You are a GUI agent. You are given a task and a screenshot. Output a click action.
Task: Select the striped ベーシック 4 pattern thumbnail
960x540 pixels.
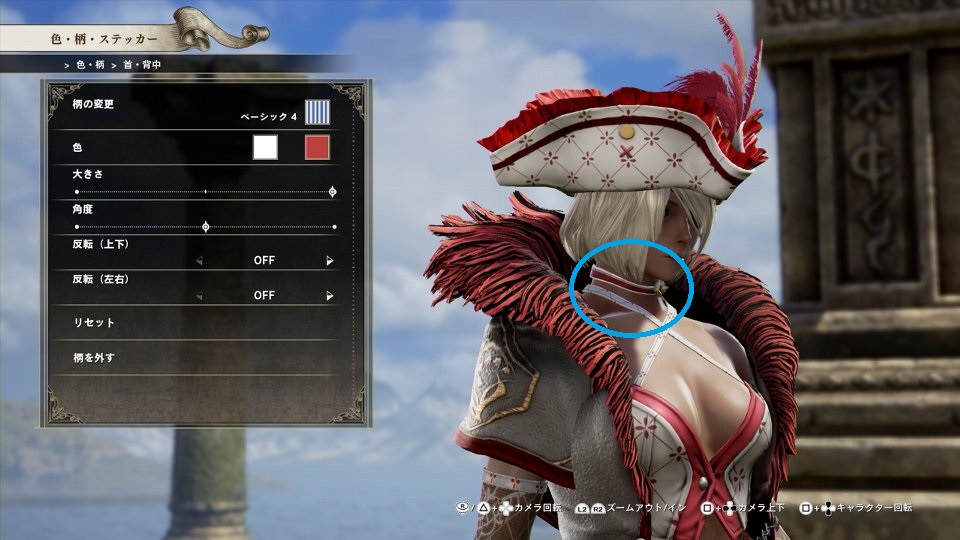coord(318,112)
